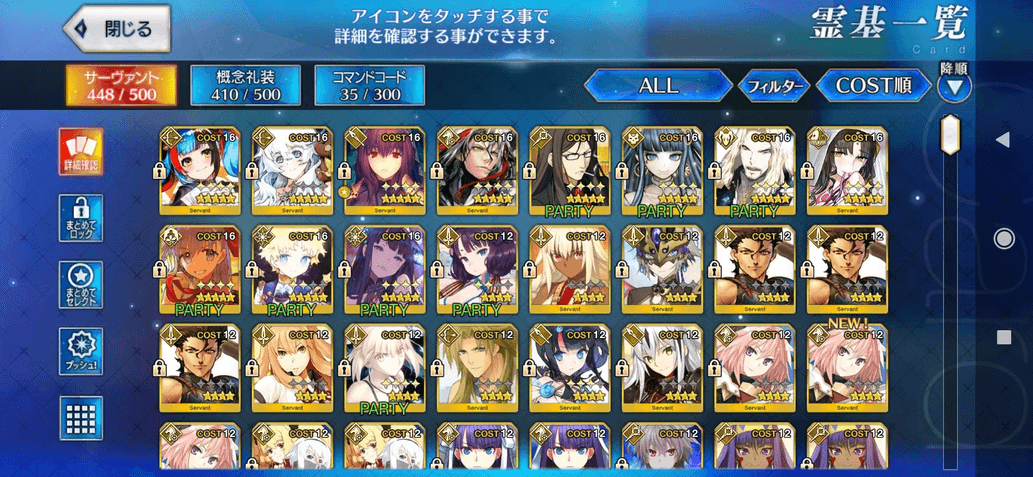The image size is (1033, 477).
Task: Toggle the 降順 sort order arrow
Action: coord(955,87)
